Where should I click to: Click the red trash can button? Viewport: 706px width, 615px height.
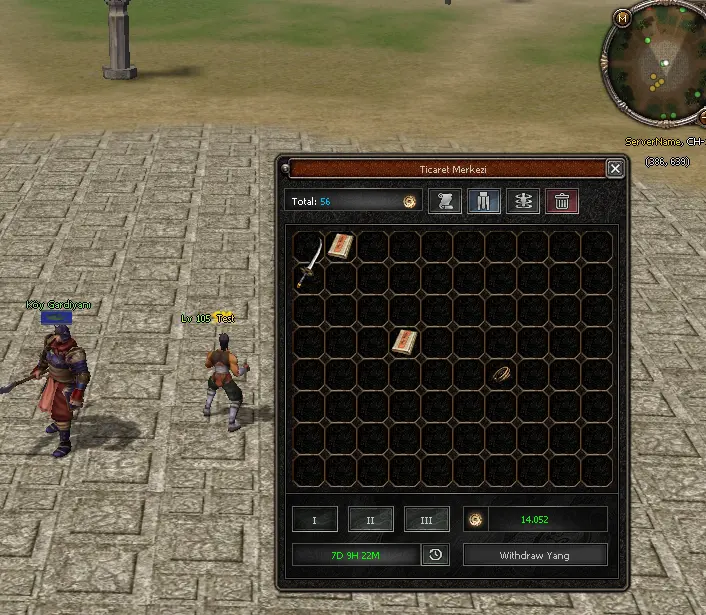[562, 201]
